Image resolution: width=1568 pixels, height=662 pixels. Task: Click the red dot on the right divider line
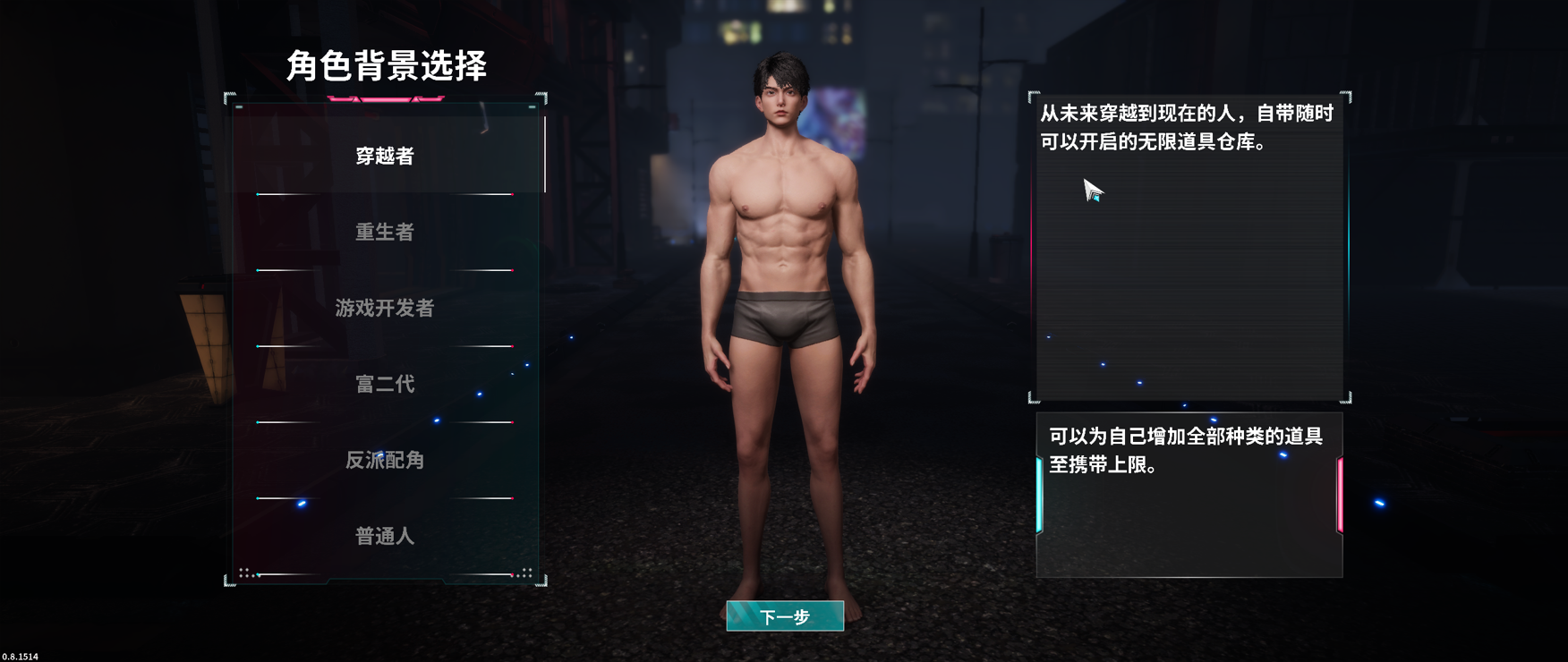coord(511,192)
